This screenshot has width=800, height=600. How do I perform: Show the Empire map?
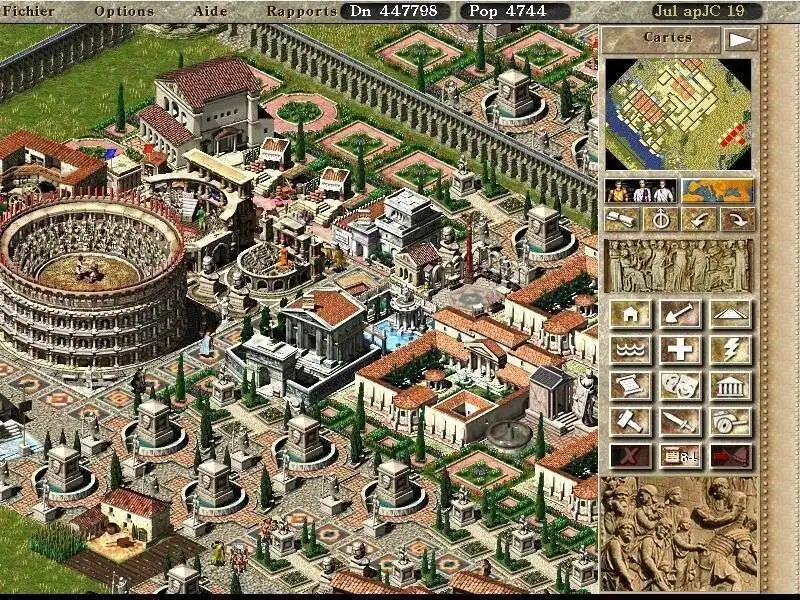point(718,190)
